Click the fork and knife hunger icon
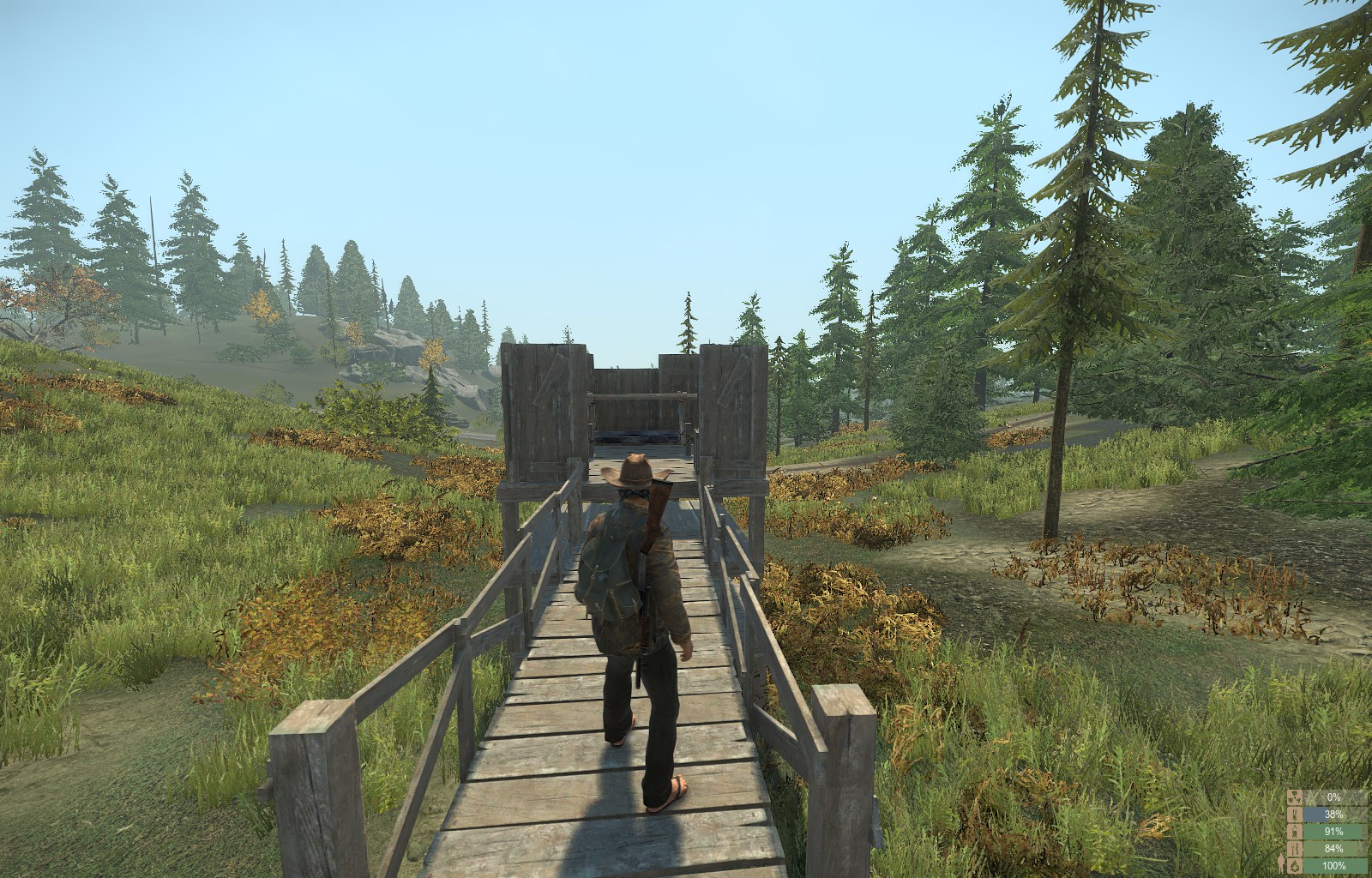 1295,848
